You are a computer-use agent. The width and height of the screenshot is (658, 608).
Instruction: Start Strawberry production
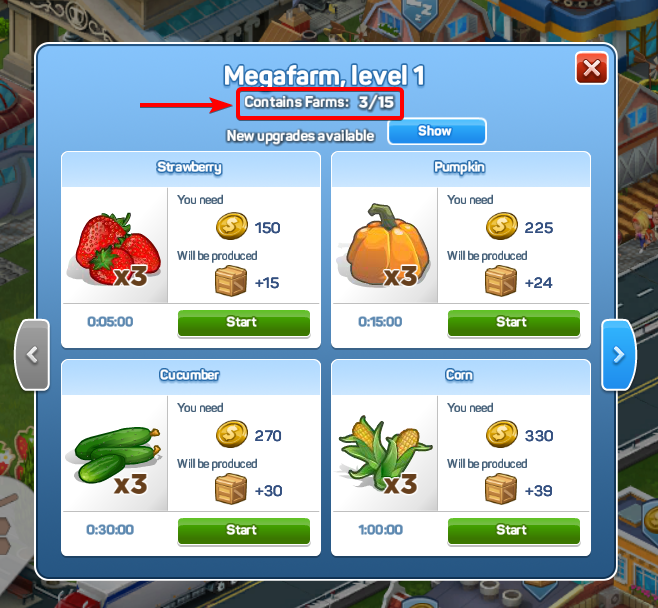243,323
